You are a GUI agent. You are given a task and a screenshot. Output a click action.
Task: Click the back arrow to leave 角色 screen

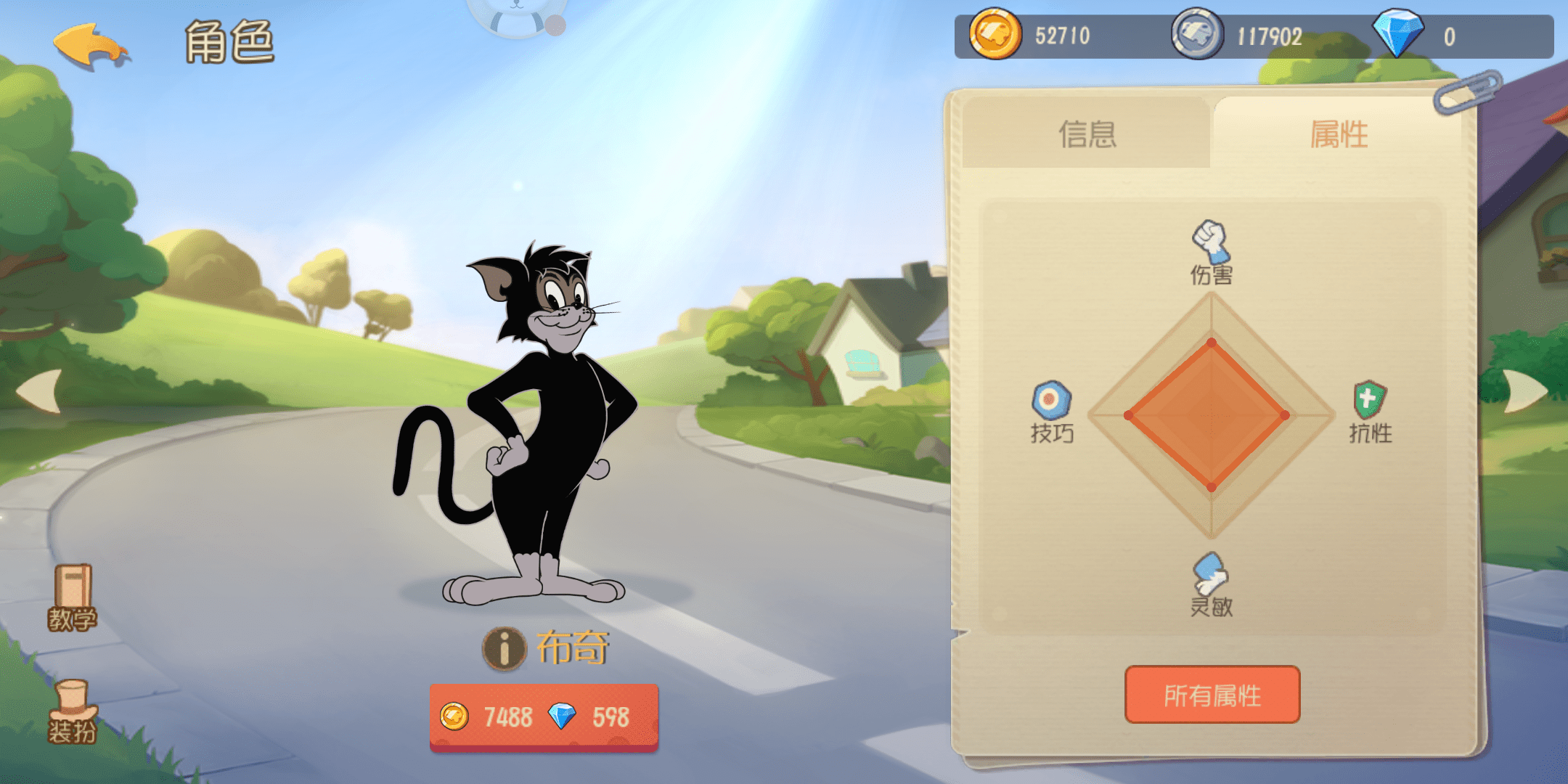pyautogui.click(x=92, y=45)
